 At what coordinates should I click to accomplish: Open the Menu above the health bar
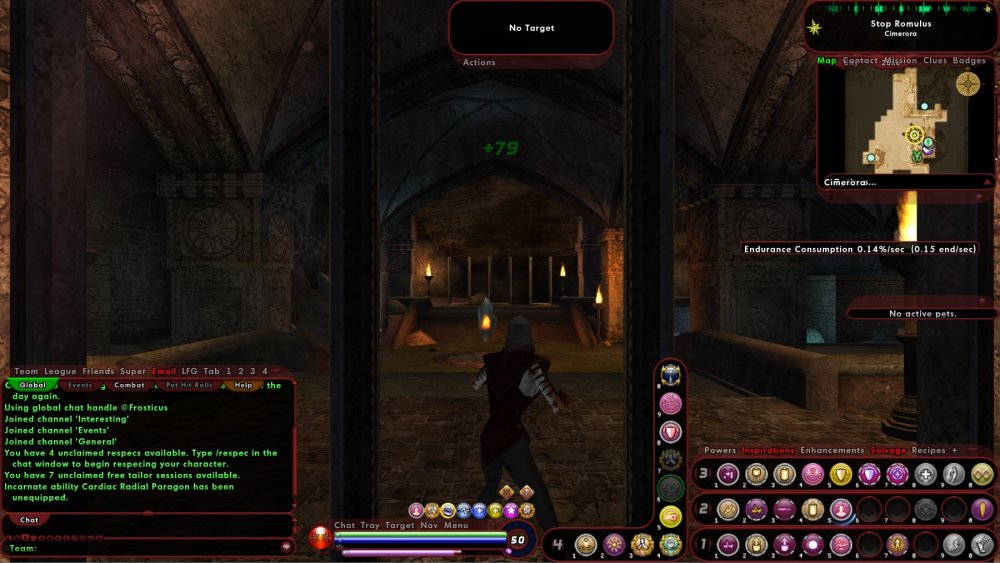(456, 525)
